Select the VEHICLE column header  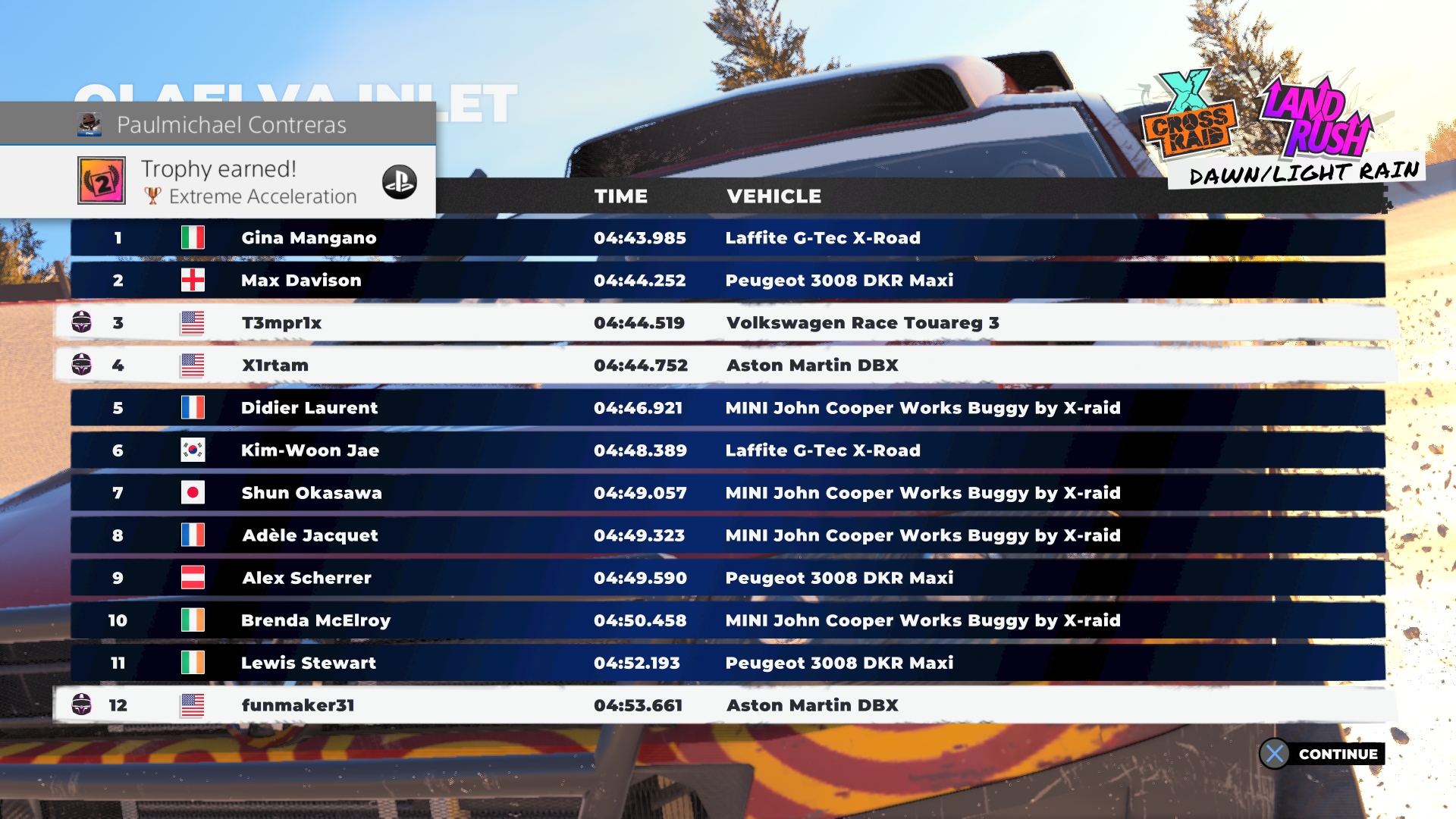(x=773, y=196)
